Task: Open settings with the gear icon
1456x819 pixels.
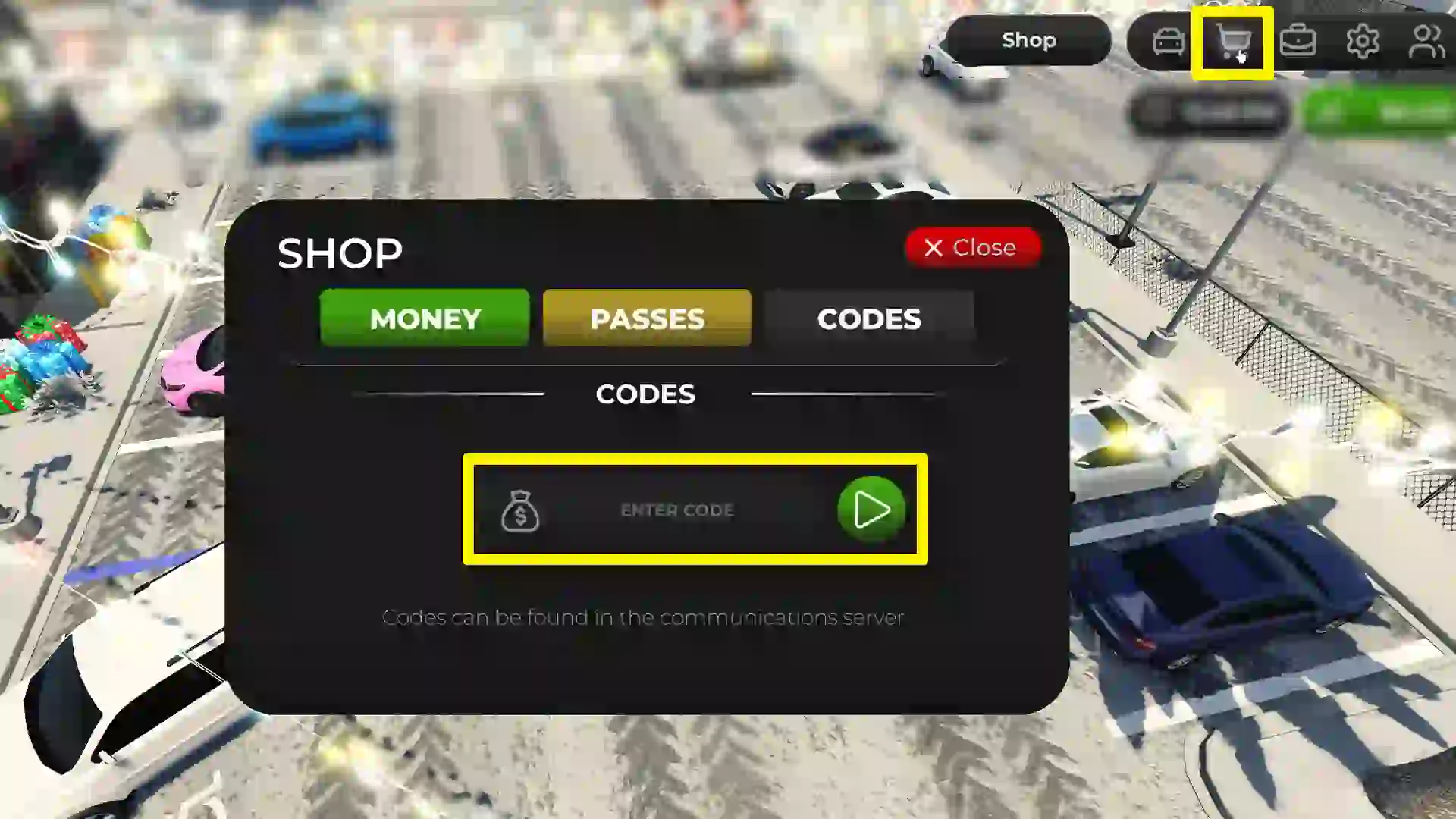Action: pos(1363,41)
